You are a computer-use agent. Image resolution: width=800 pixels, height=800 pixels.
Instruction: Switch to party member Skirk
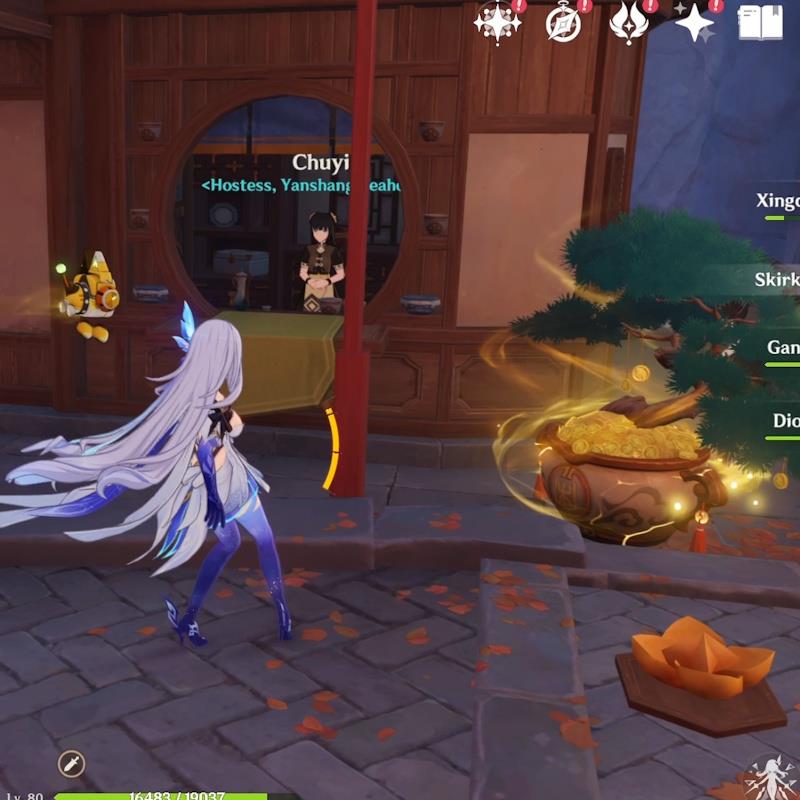(x=777, y=279)
